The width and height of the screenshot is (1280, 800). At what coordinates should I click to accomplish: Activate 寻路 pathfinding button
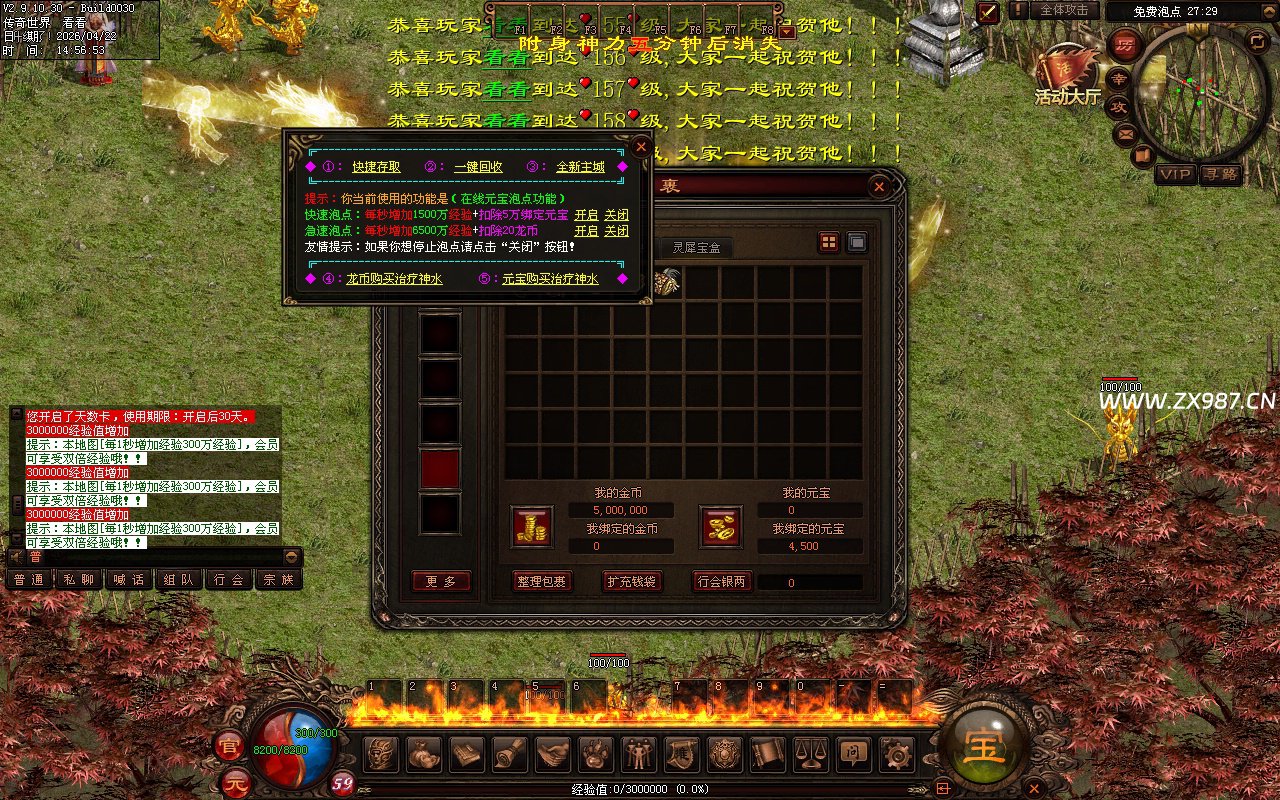[x=1220, y=175]
